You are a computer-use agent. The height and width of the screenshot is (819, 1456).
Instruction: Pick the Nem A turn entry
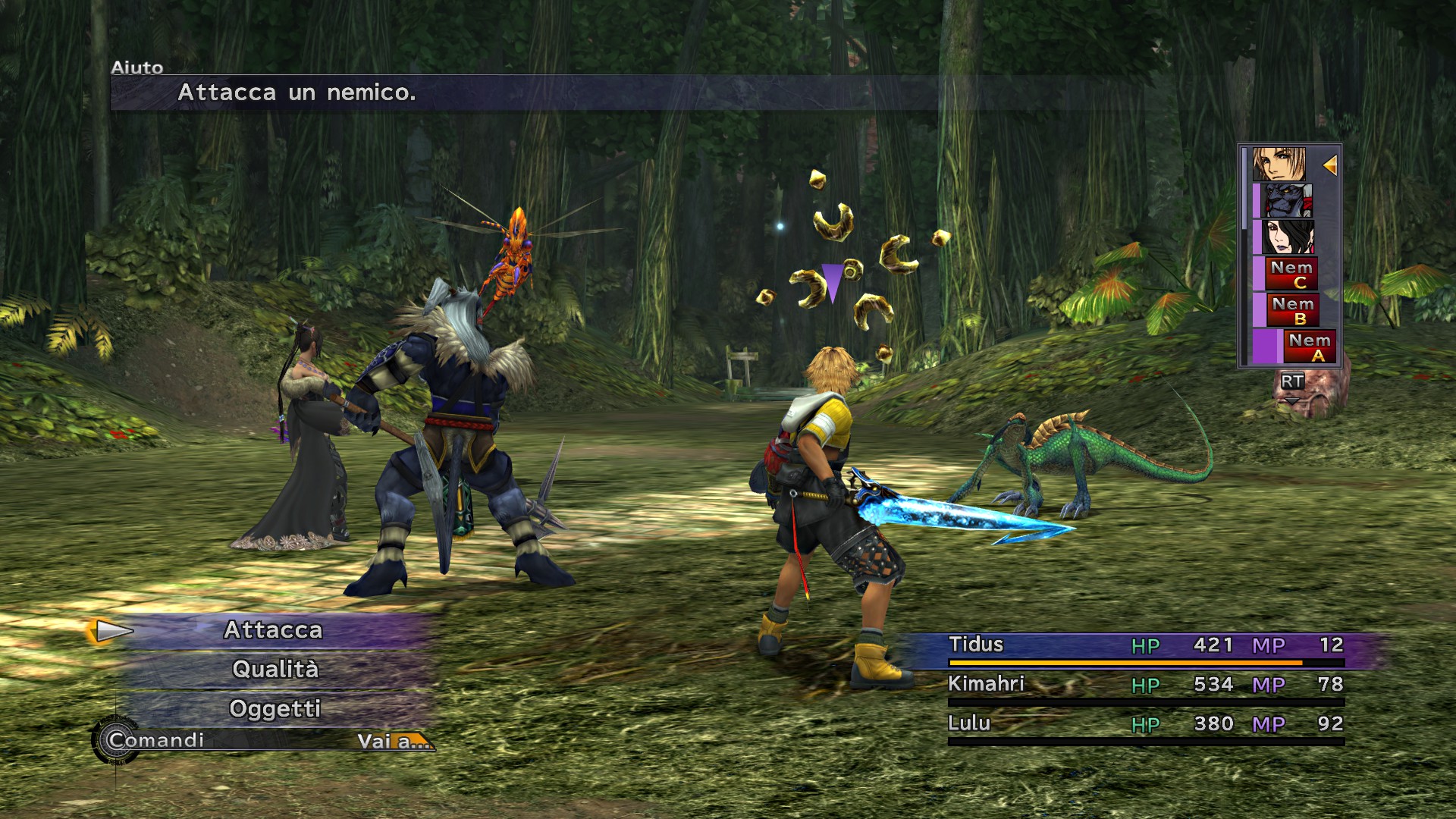point(1310,347)
